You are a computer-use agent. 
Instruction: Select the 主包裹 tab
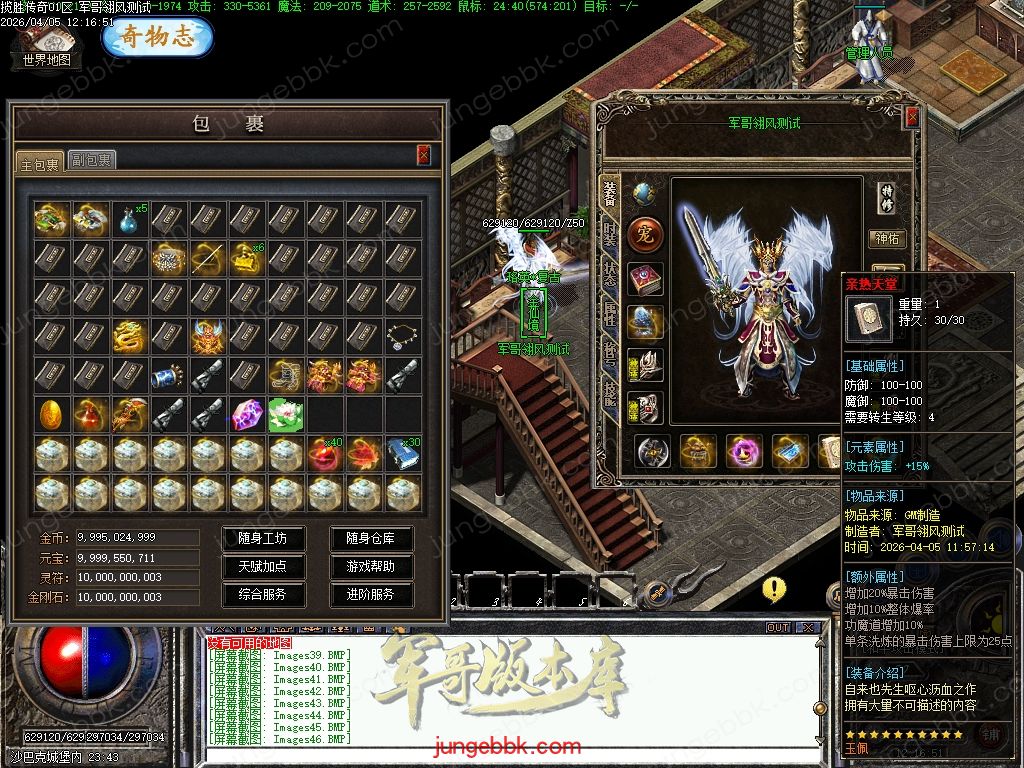click(41, 162)
